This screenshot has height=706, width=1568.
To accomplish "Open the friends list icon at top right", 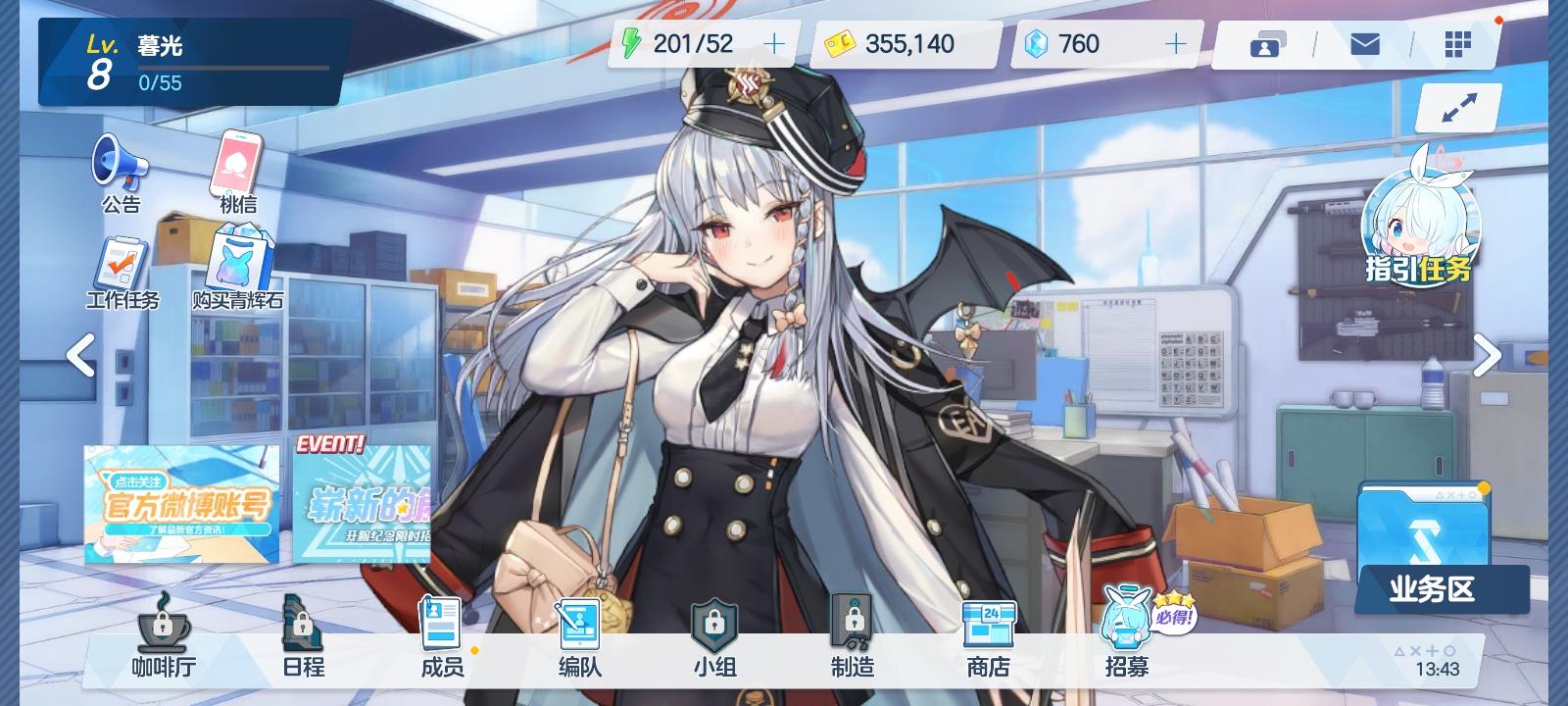I will point(1267,43).
